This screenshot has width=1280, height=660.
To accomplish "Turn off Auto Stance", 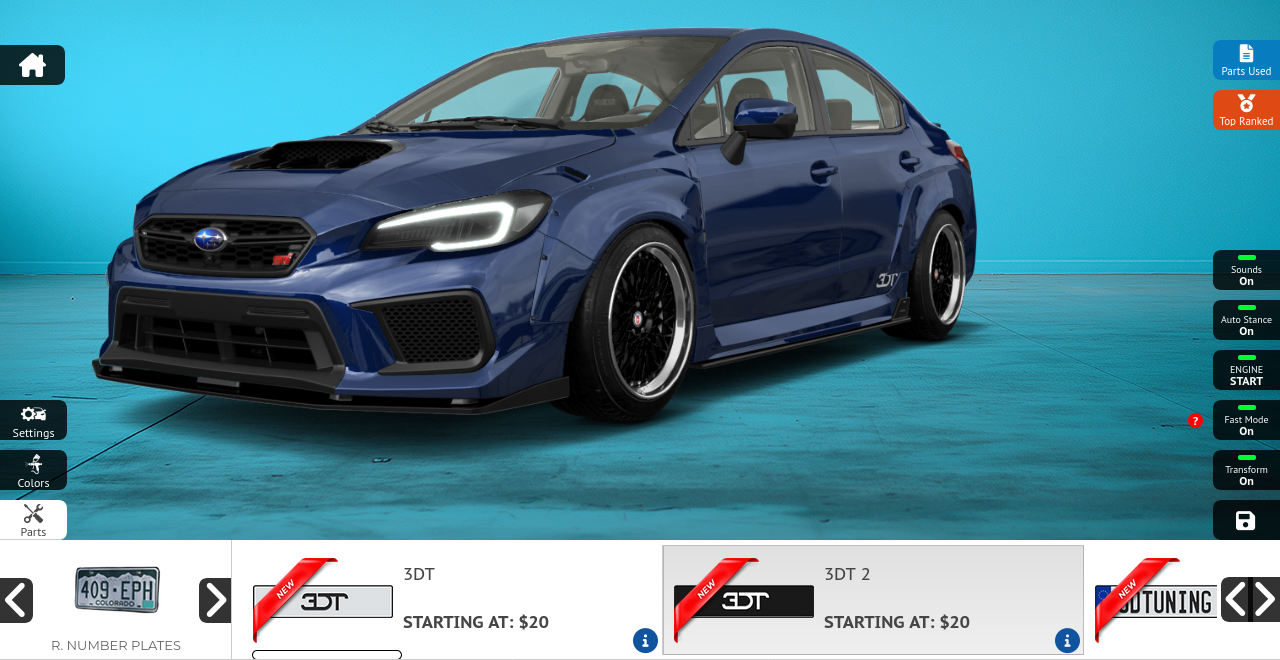I will (1246, 320).
